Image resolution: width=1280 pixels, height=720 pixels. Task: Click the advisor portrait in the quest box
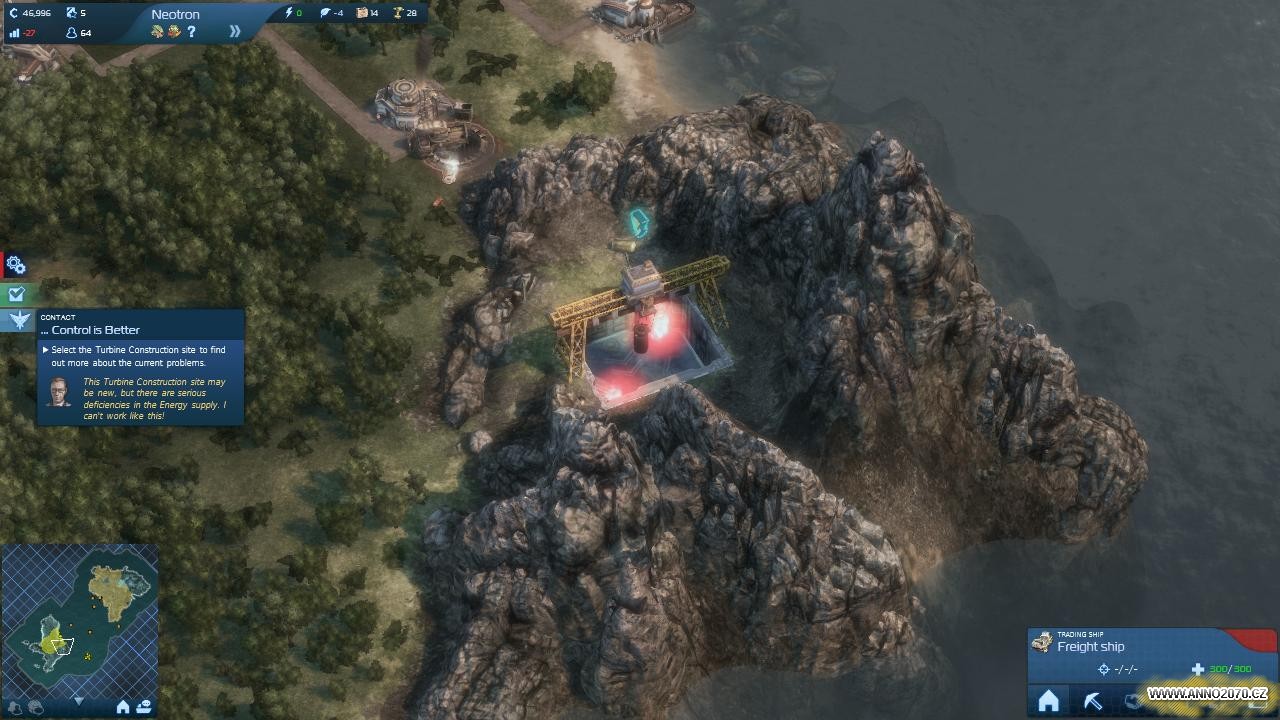click(x=59, y=392)
